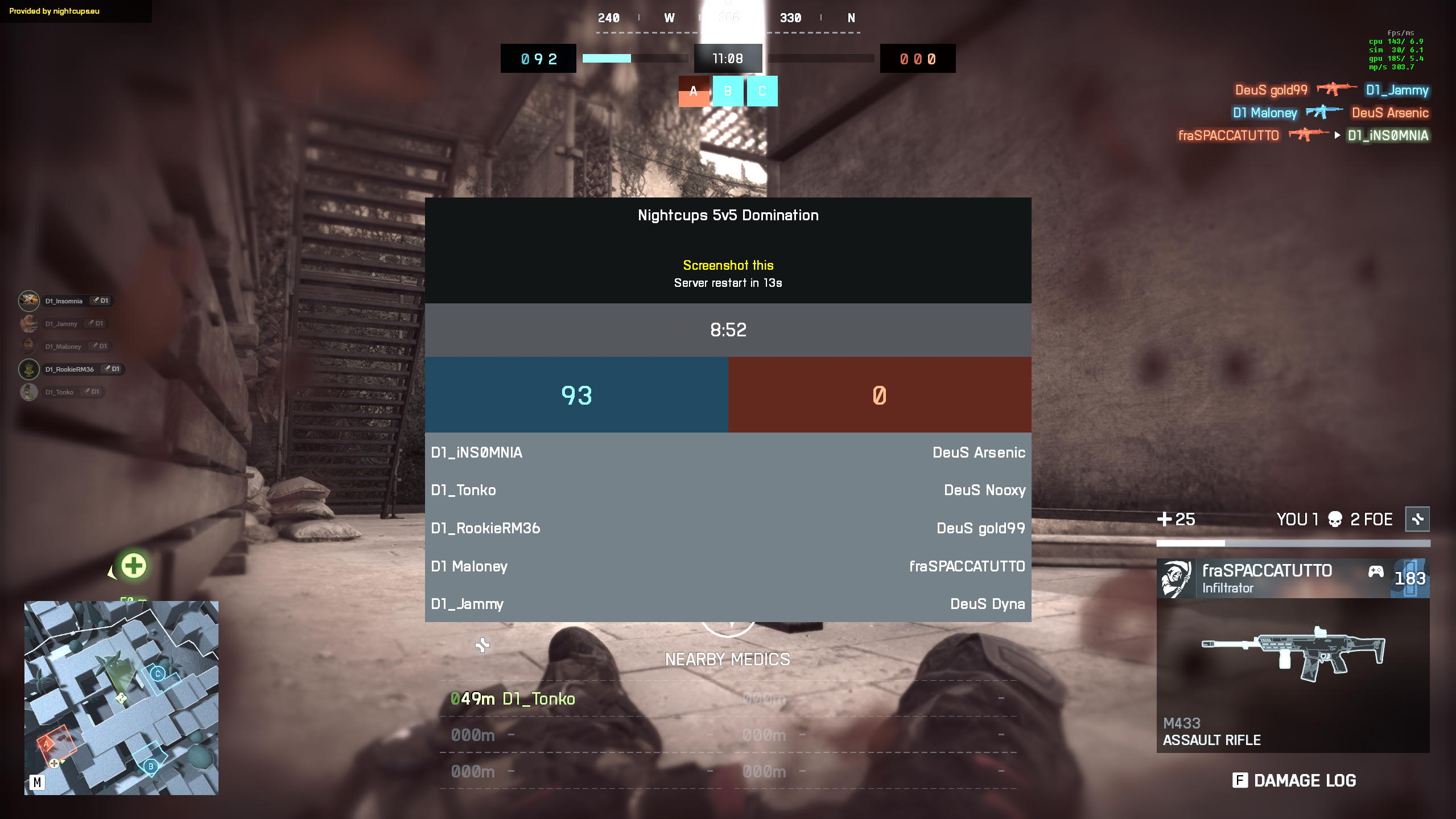1456x819 pixels.
Task: Click the green medic revive marker
Action: (134, 566)
